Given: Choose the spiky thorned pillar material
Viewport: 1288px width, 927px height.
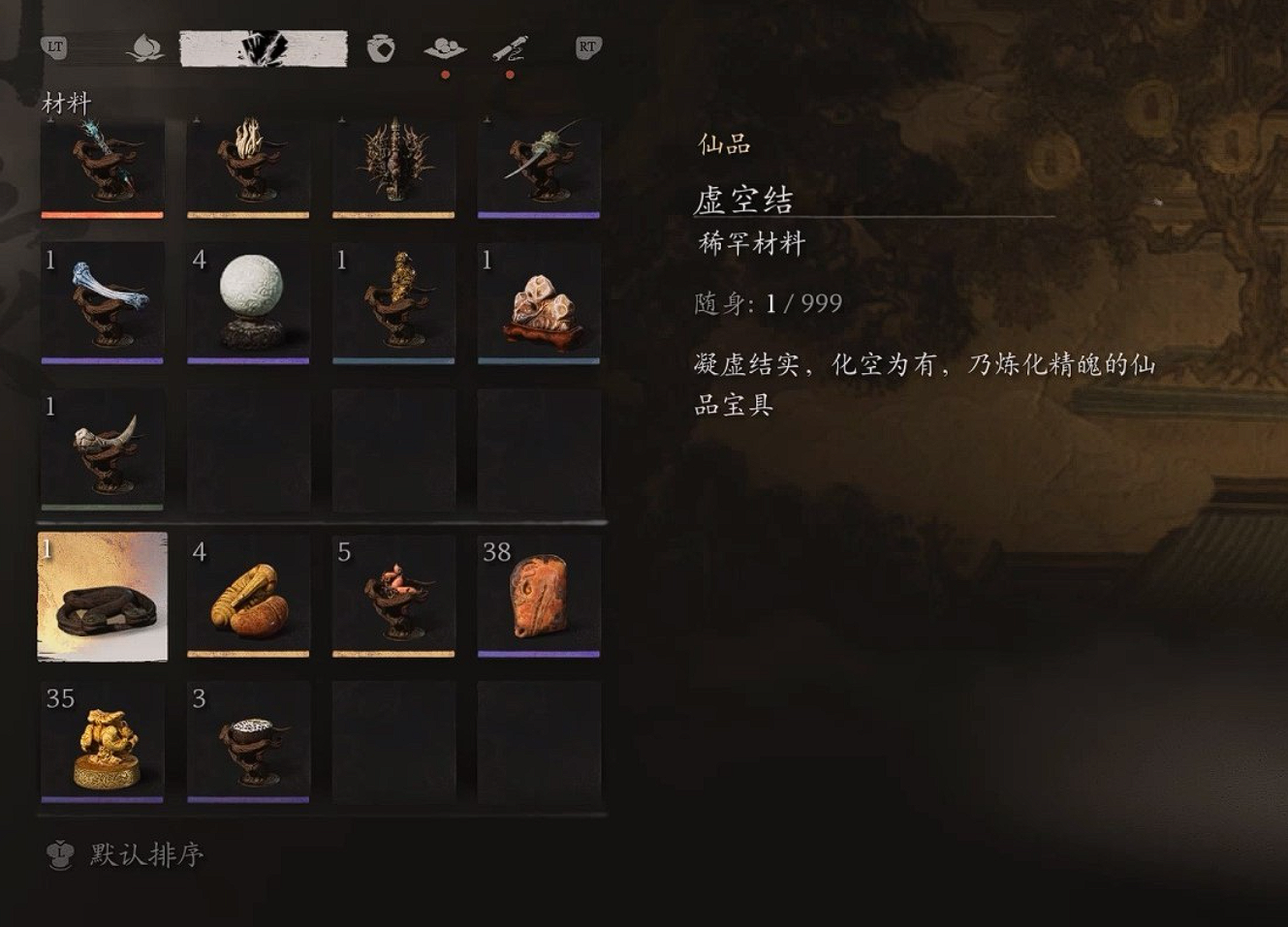Looking at the screenshot, I should click(393, 165).
